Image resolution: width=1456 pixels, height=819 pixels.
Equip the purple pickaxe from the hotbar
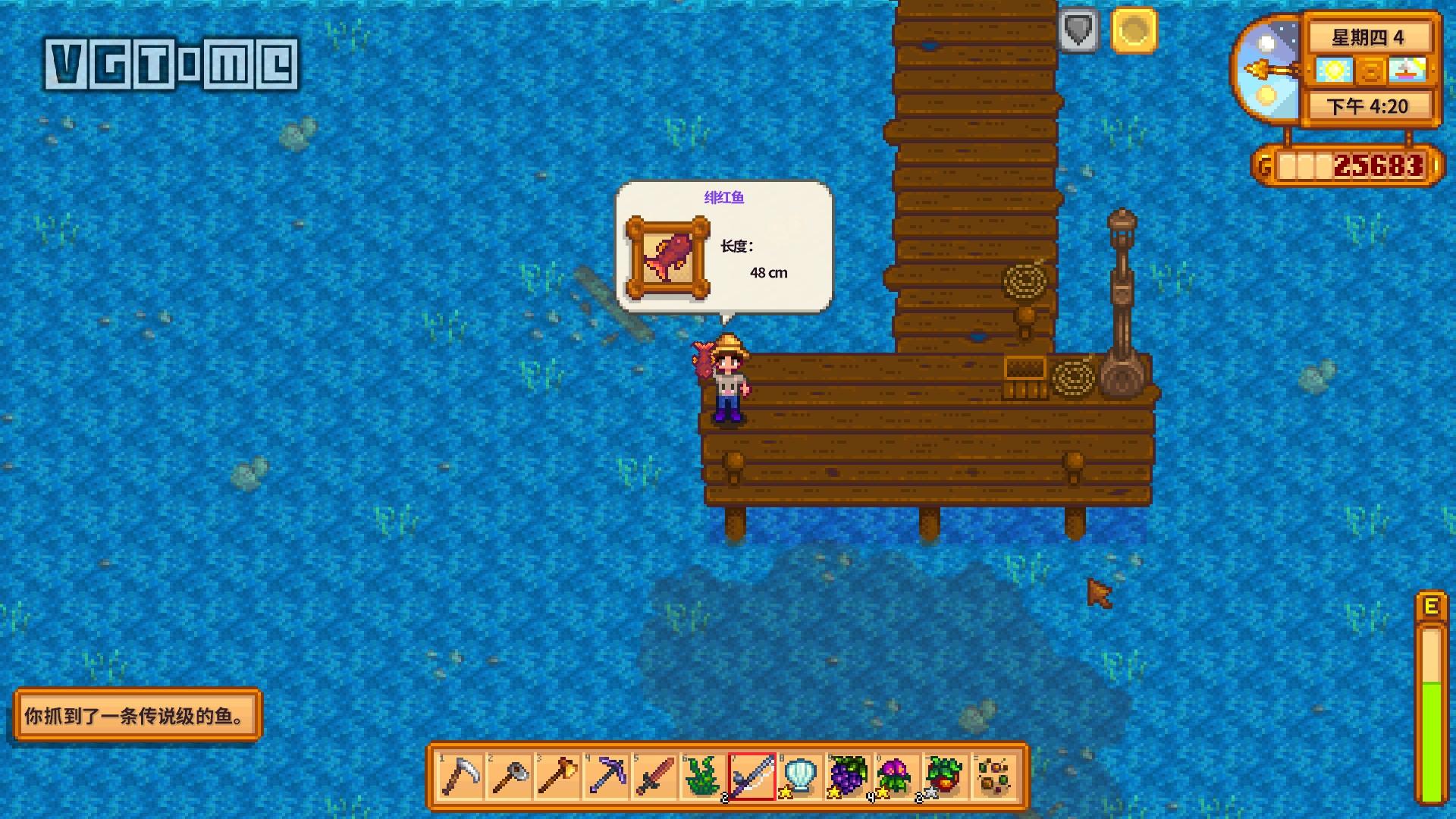pyautogui.click(x=606, y=777)
